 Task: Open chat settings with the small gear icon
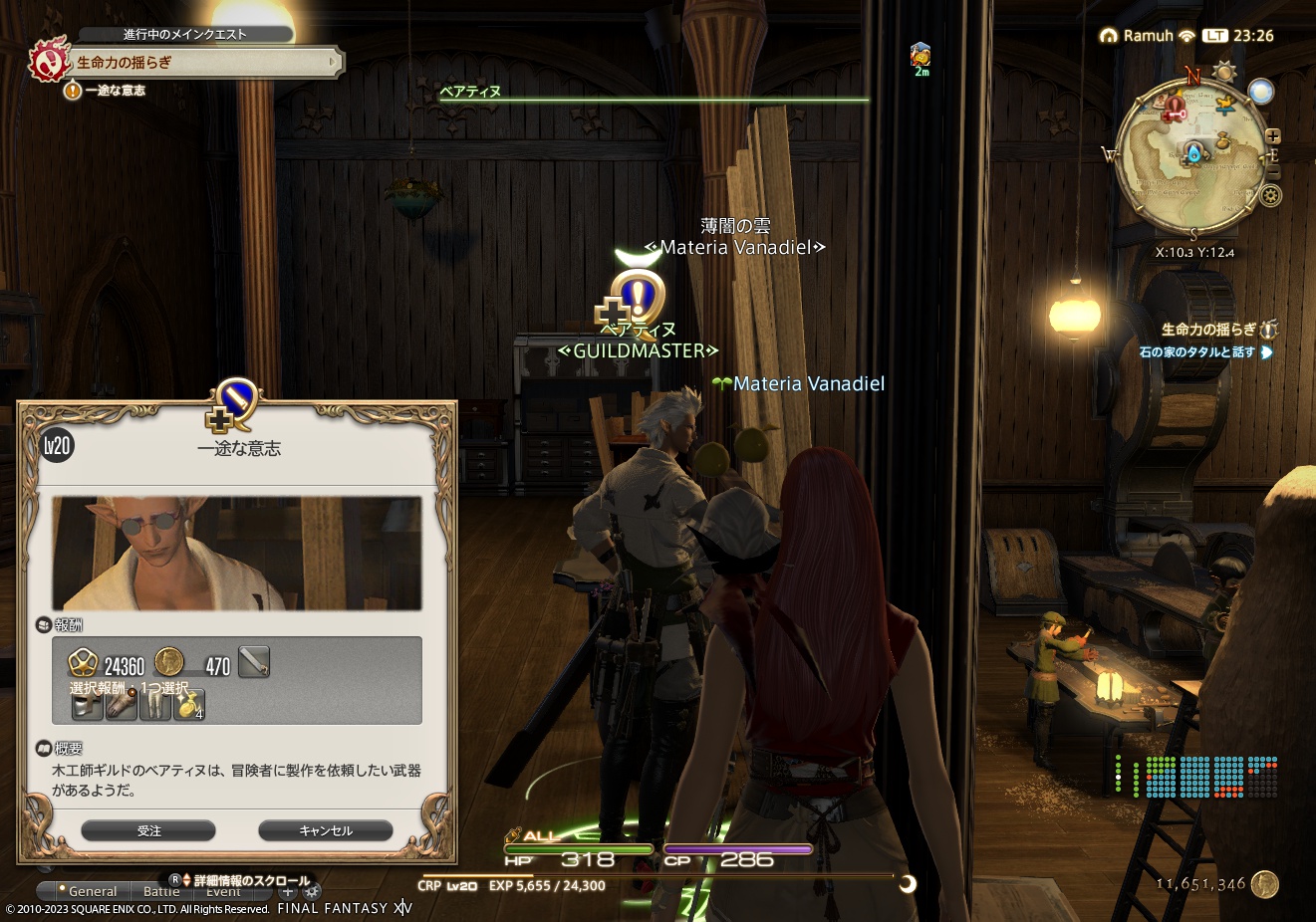tap(312, 892)
